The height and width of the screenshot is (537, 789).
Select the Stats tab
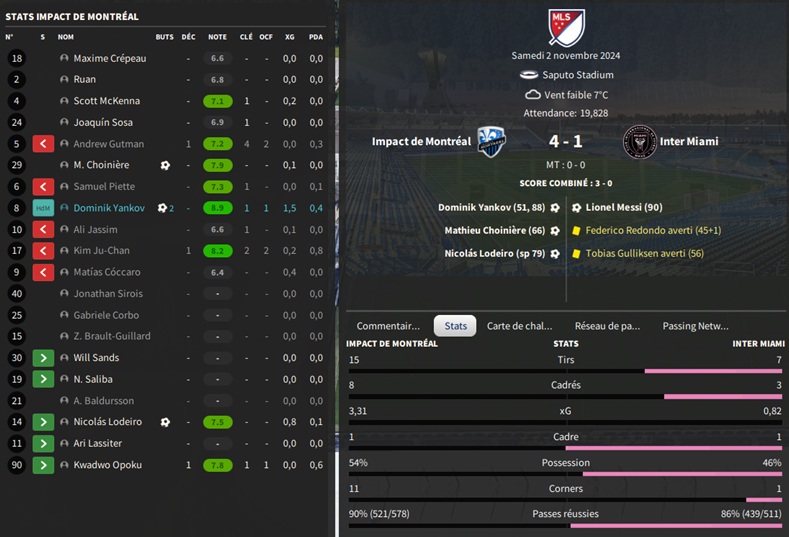455,326
